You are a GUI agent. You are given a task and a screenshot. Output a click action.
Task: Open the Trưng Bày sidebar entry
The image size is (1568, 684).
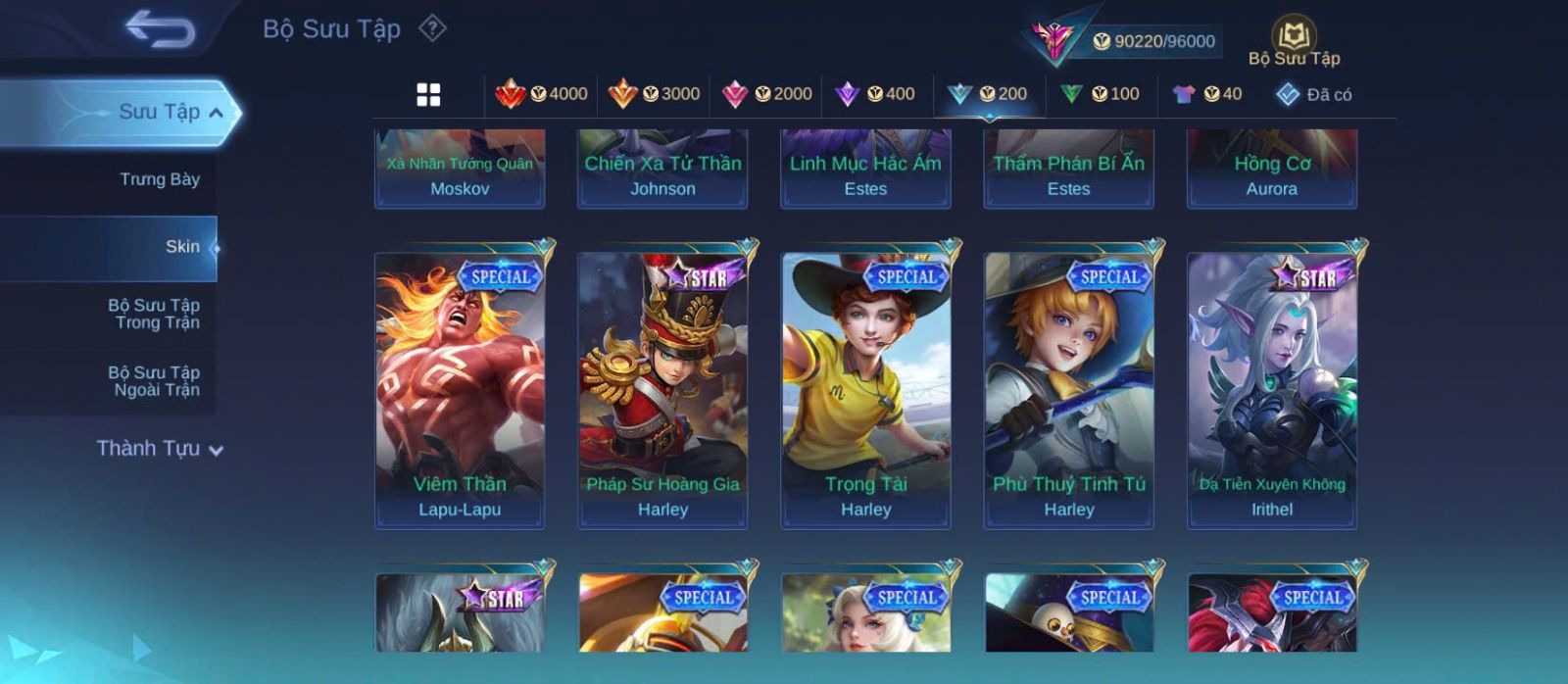pyautogui.click(x=159, y=179)
